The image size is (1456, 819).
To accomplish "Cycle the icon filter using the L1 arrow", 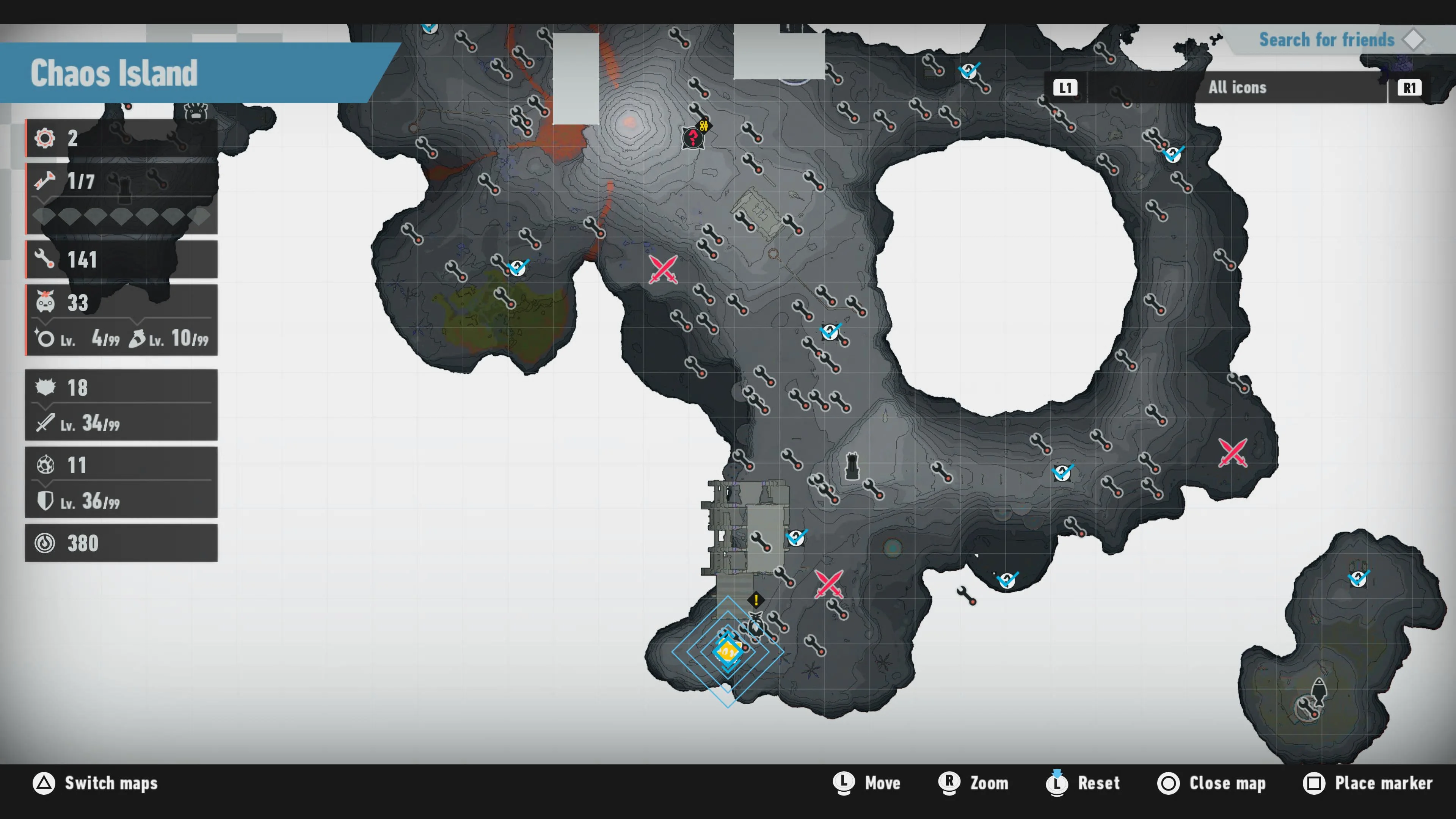I will pos(1065,88).
